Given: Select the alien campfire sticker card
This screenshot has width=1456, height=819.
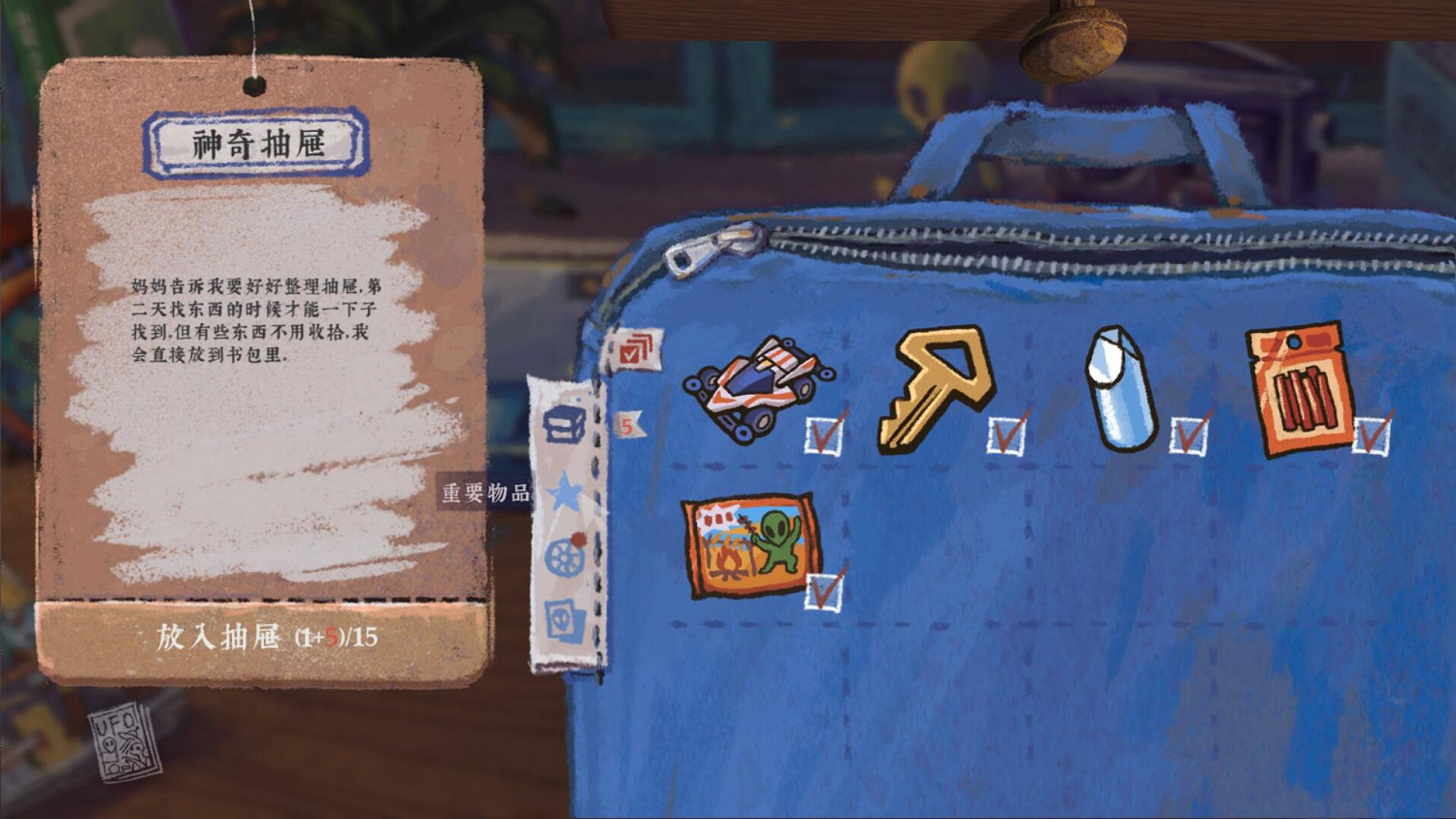Looking at the screenshot, I should click(749, 543).
